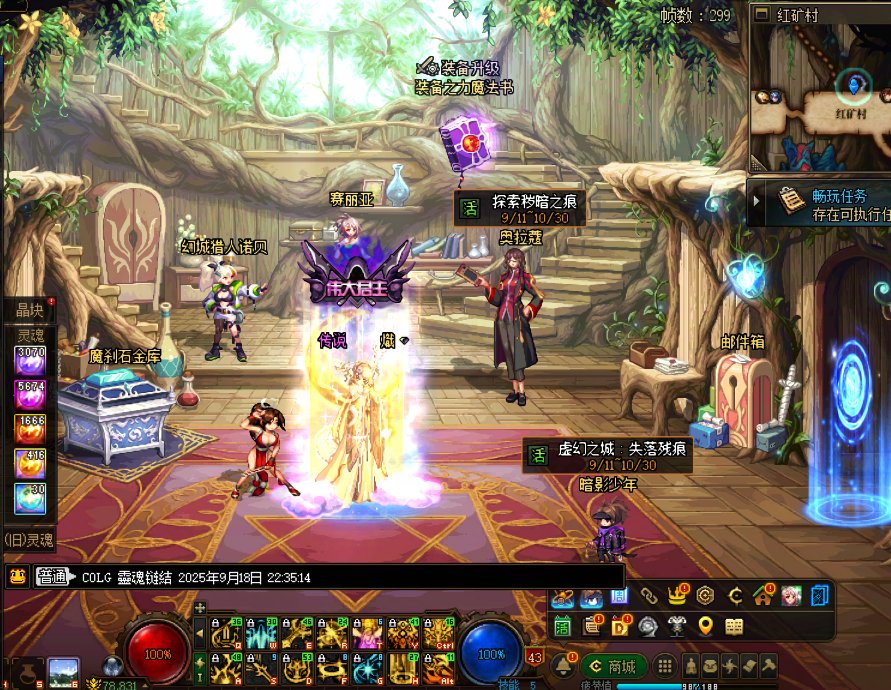
Task: Click the orange map pin icon
Action: (x=705, y=626)
